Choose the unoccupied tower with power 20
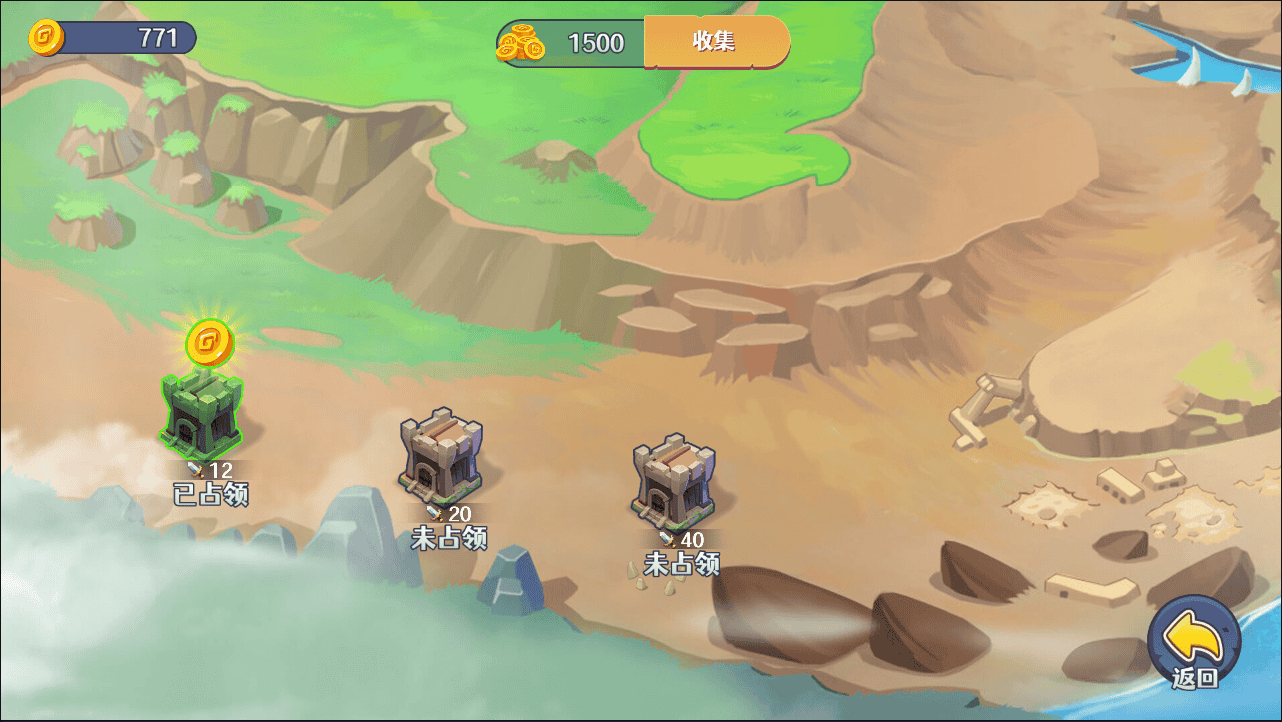The image size is (1282, 722). tap(441, 456)
